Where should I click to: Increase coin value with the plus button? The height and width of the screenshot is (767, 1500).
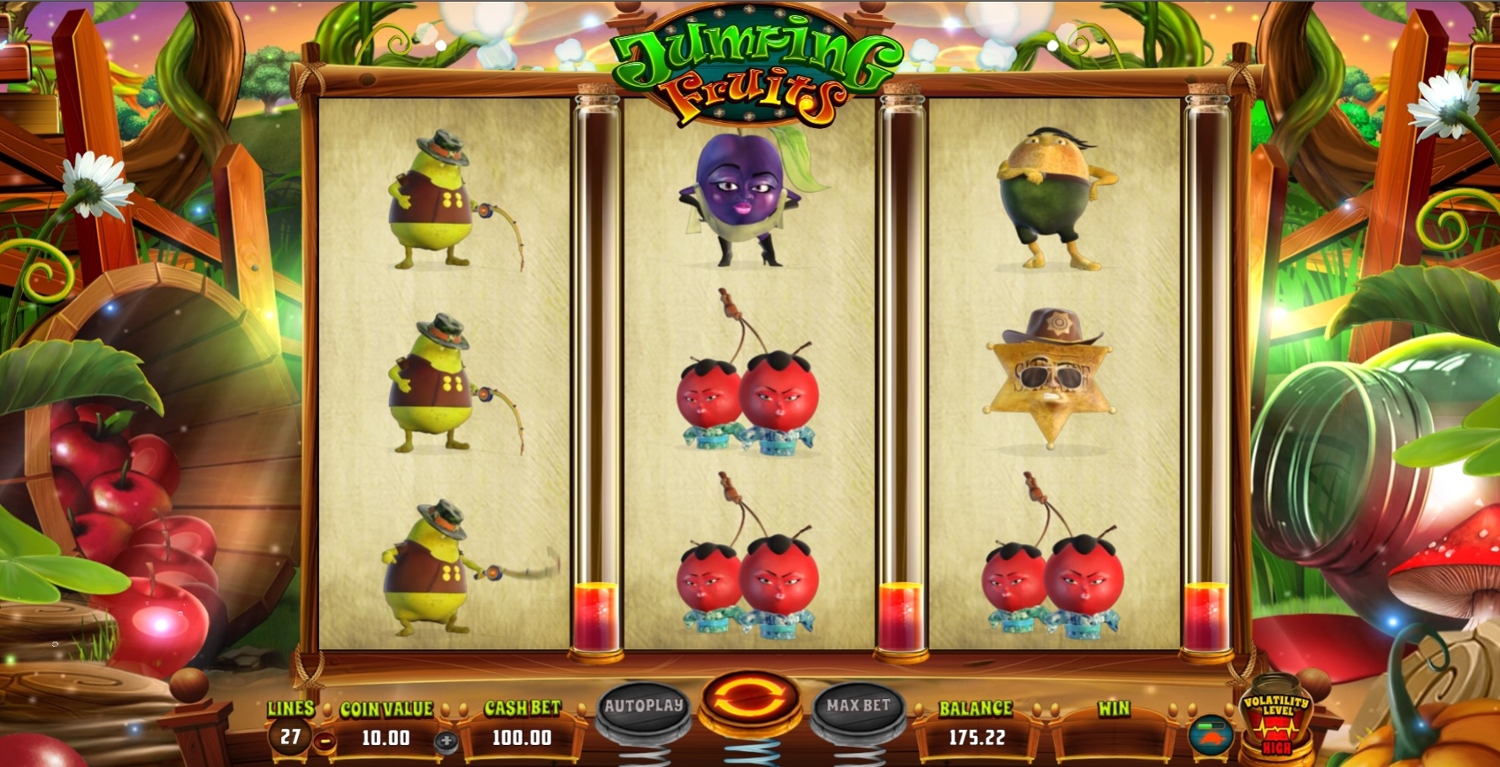click(446, 741)
